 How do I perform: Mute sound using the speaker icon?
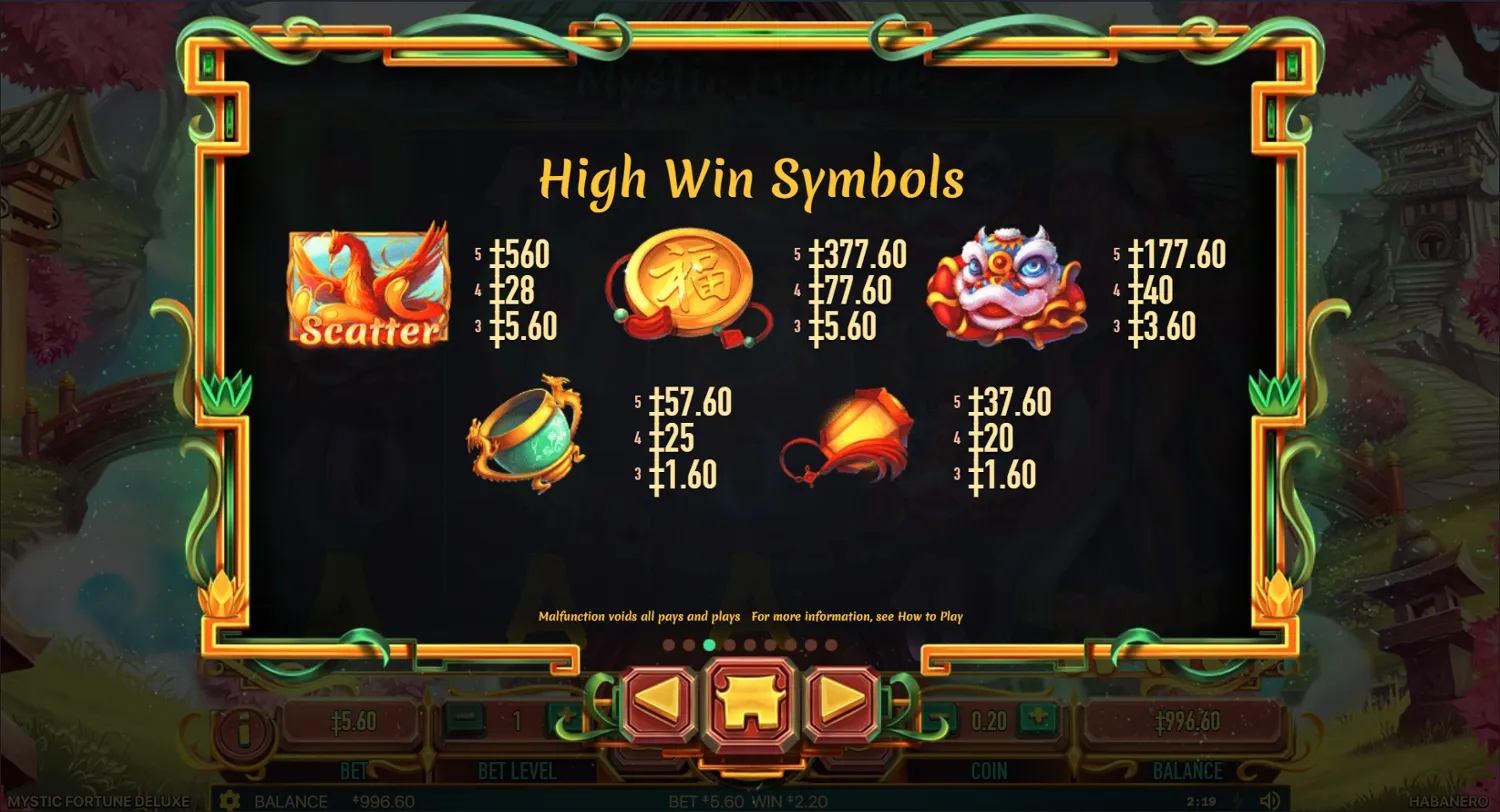tap(1271, 801)
